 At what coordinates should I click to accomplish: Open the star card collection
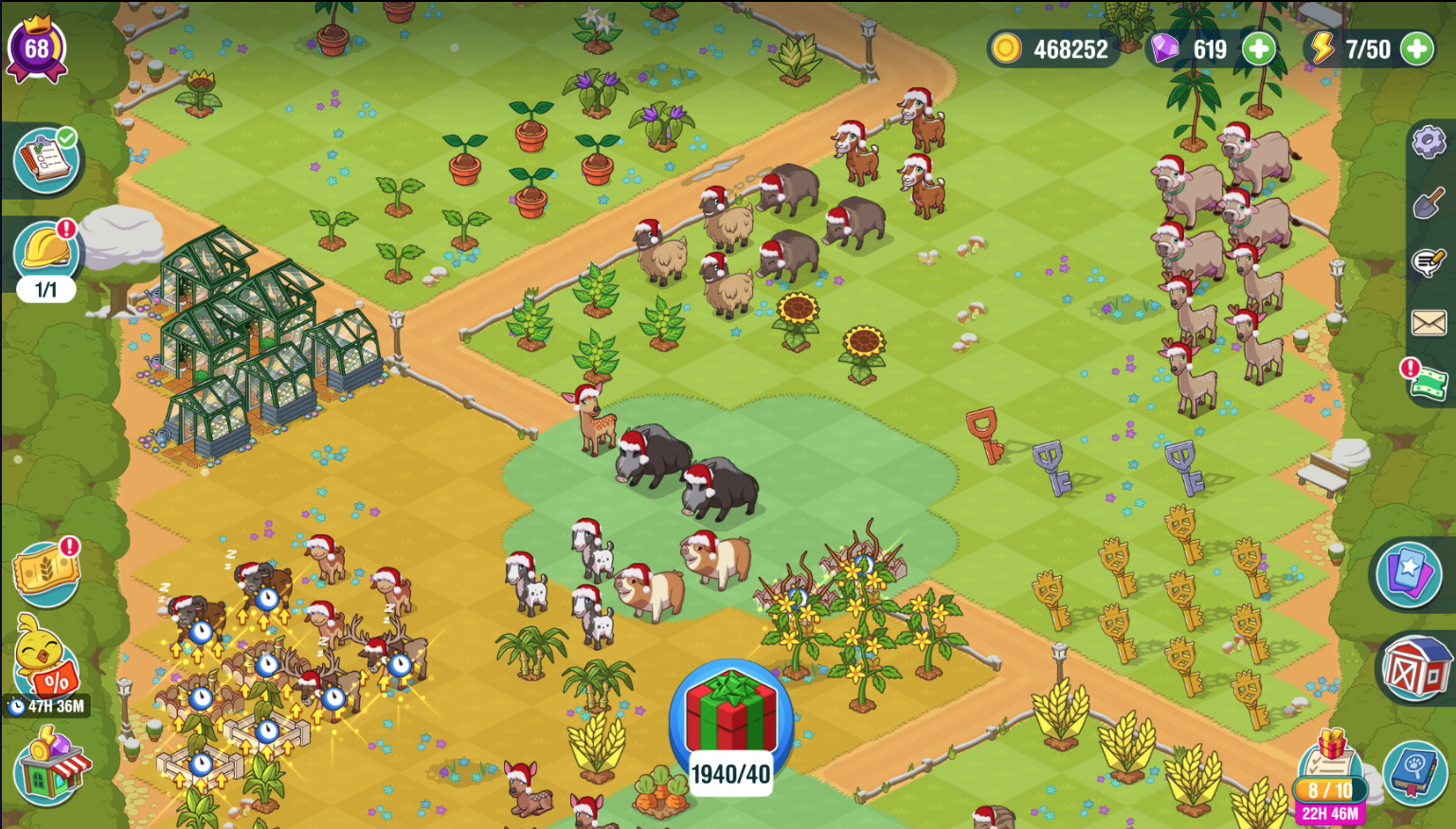tap(1409, 573)
